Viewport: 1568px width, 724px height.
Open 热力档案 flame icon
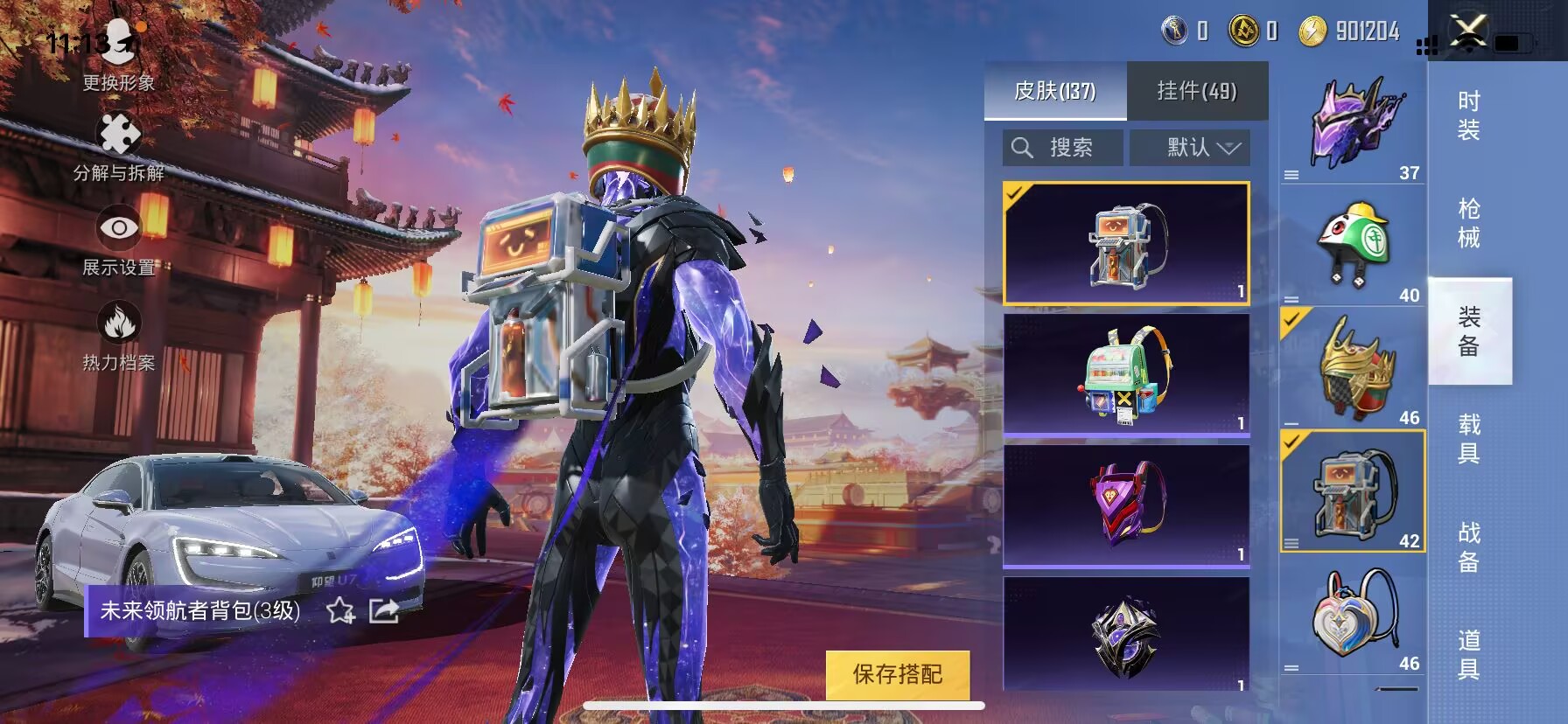pos(119,334)
